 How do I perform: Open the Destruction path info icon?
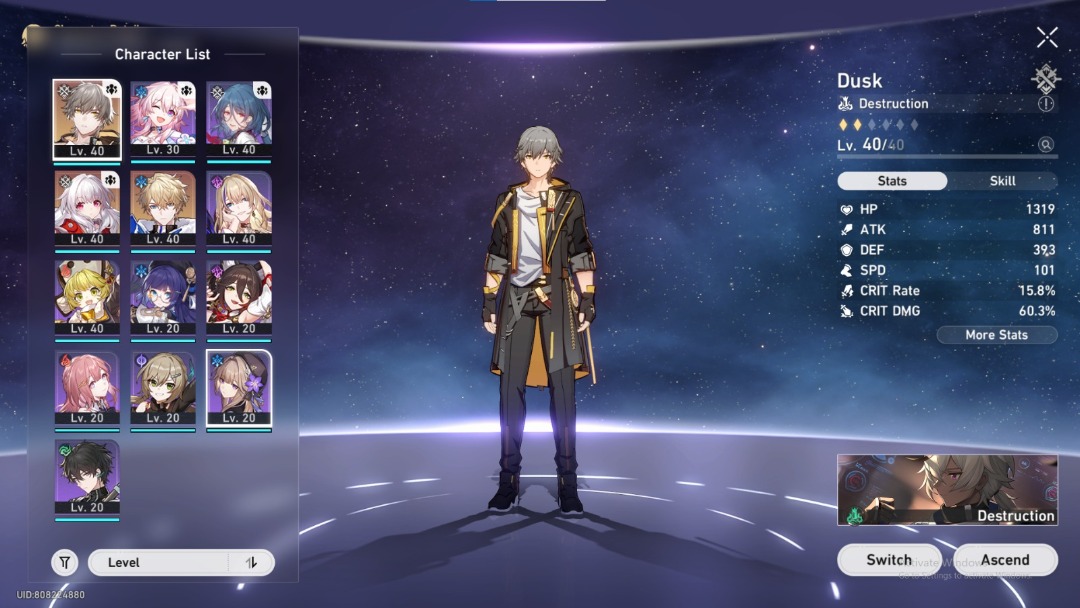(x=1046, y=104)
